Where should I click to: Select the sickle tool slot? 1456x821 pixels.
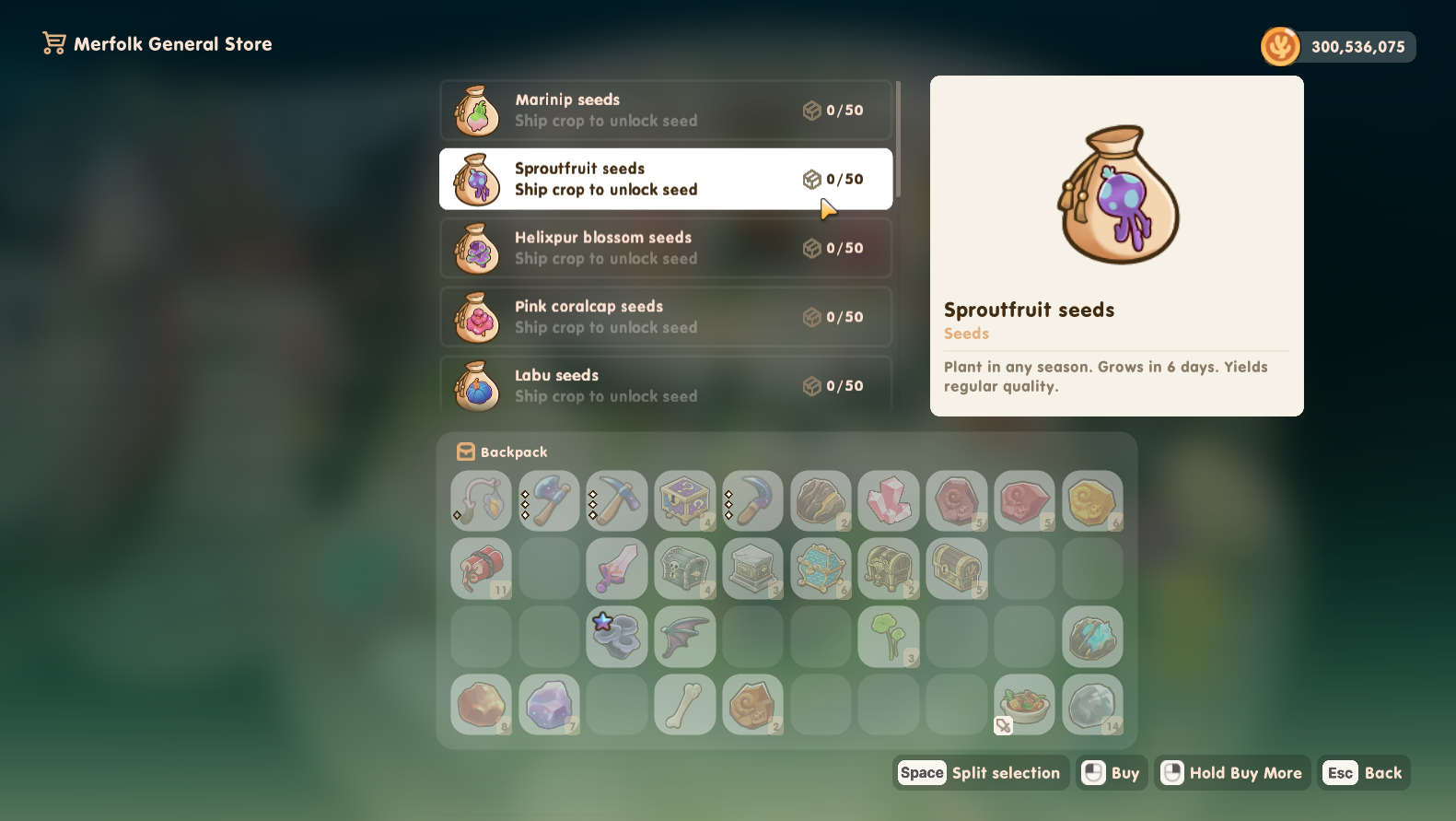click(753, 501)
